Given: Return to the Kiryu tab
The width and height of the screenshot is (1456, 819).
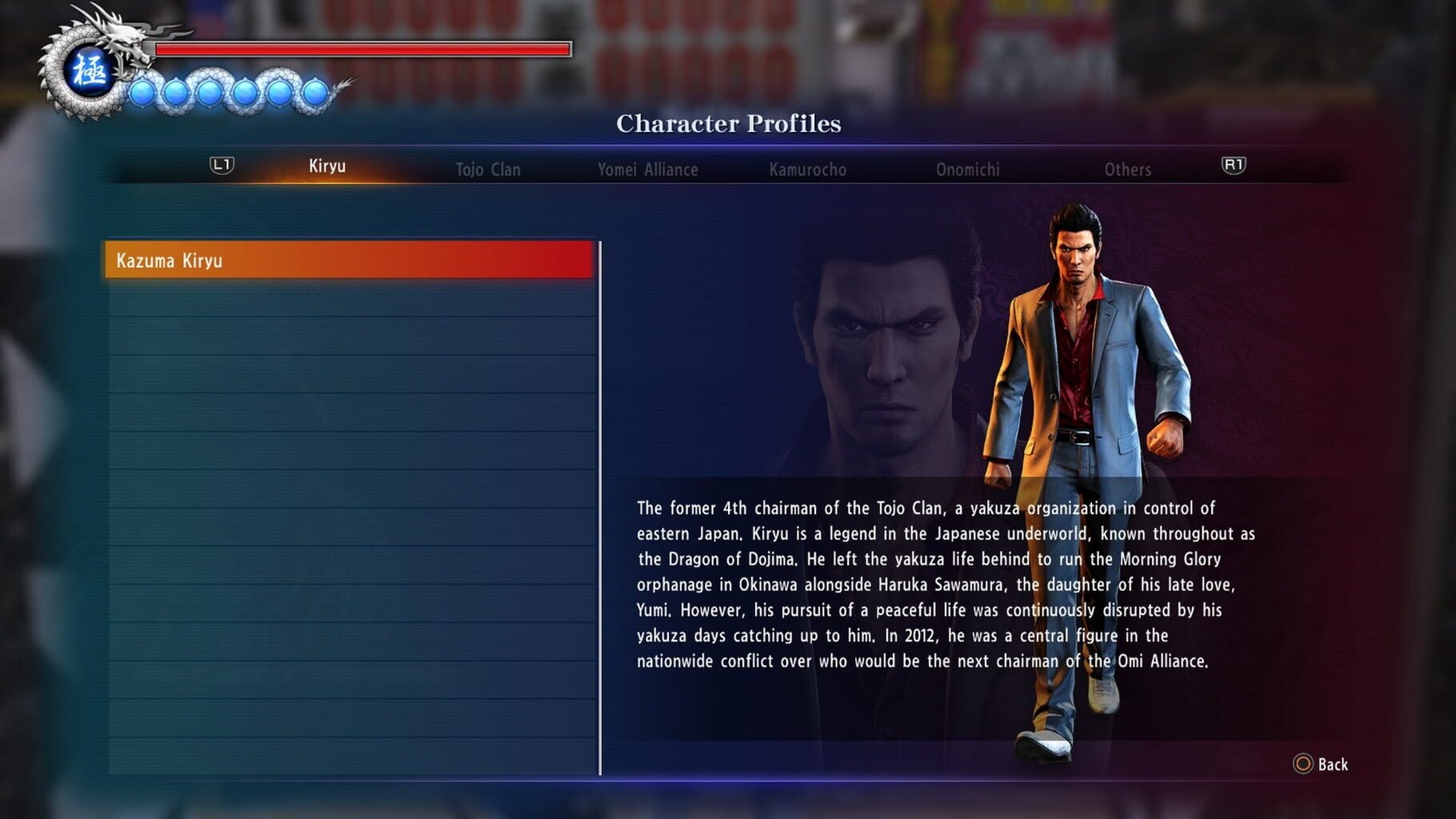Looking at the screenshot, I should (x=327, y=168).
